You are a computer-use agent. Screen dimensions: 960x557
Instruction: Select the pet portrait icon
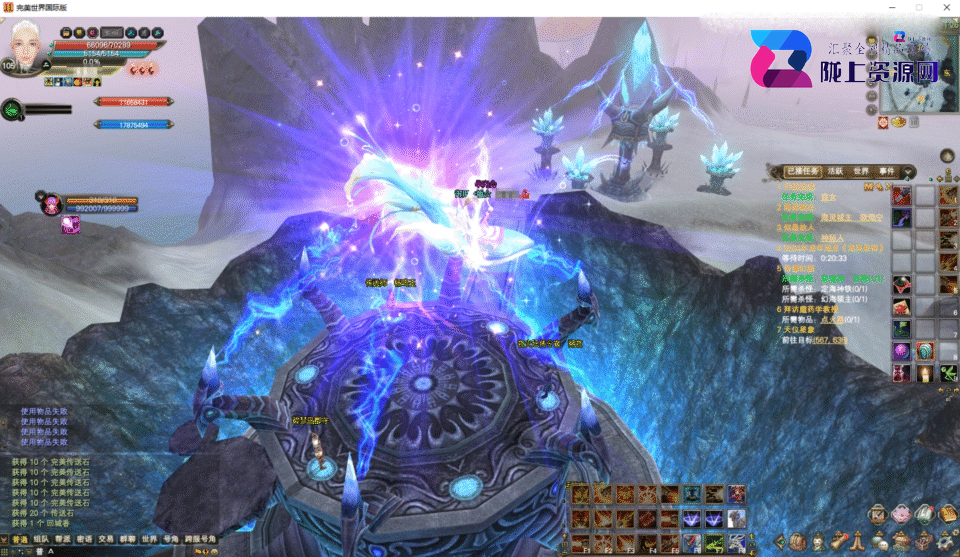tap(48, 203)
